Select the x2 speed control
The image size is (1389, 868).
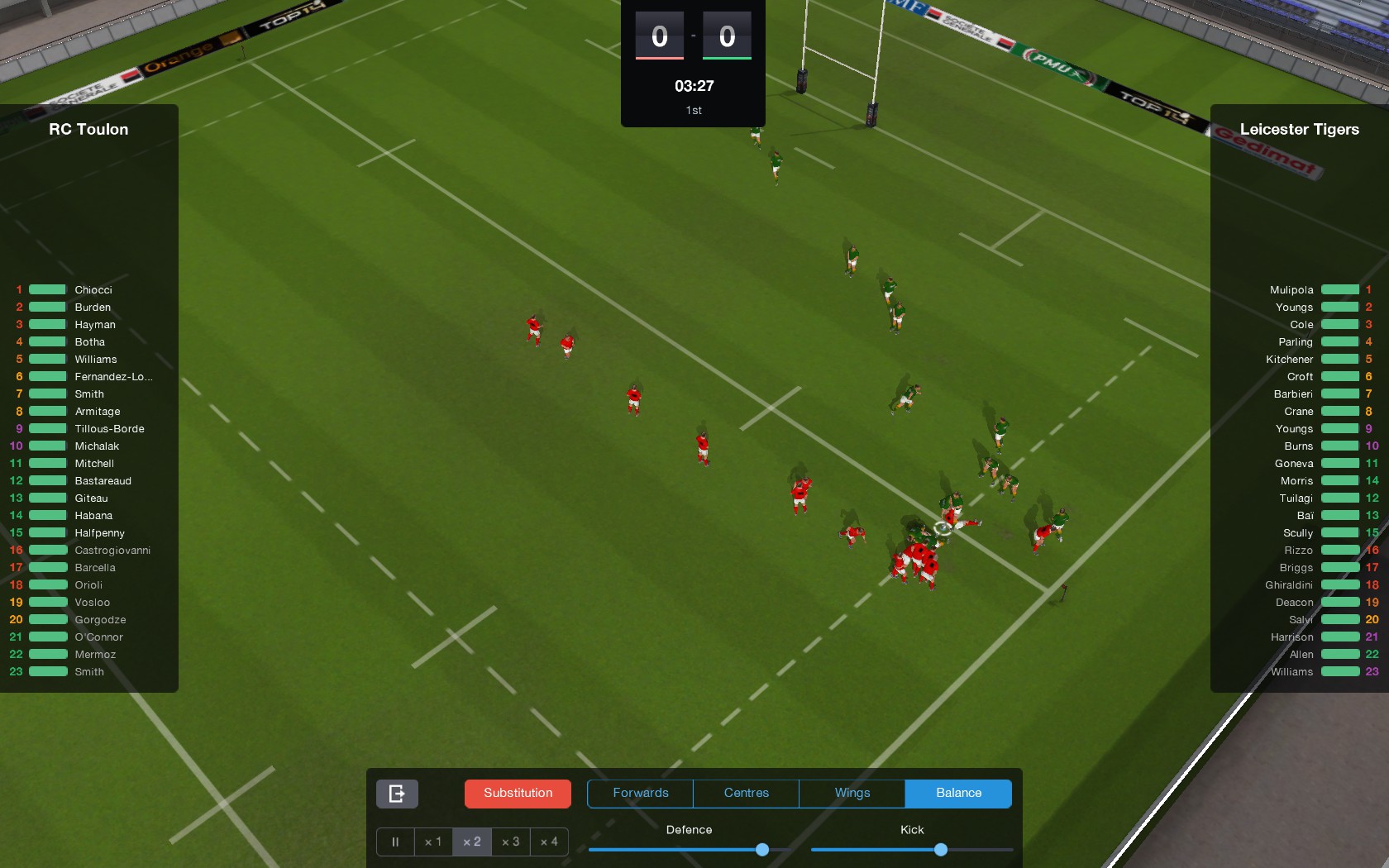point(471,842)
